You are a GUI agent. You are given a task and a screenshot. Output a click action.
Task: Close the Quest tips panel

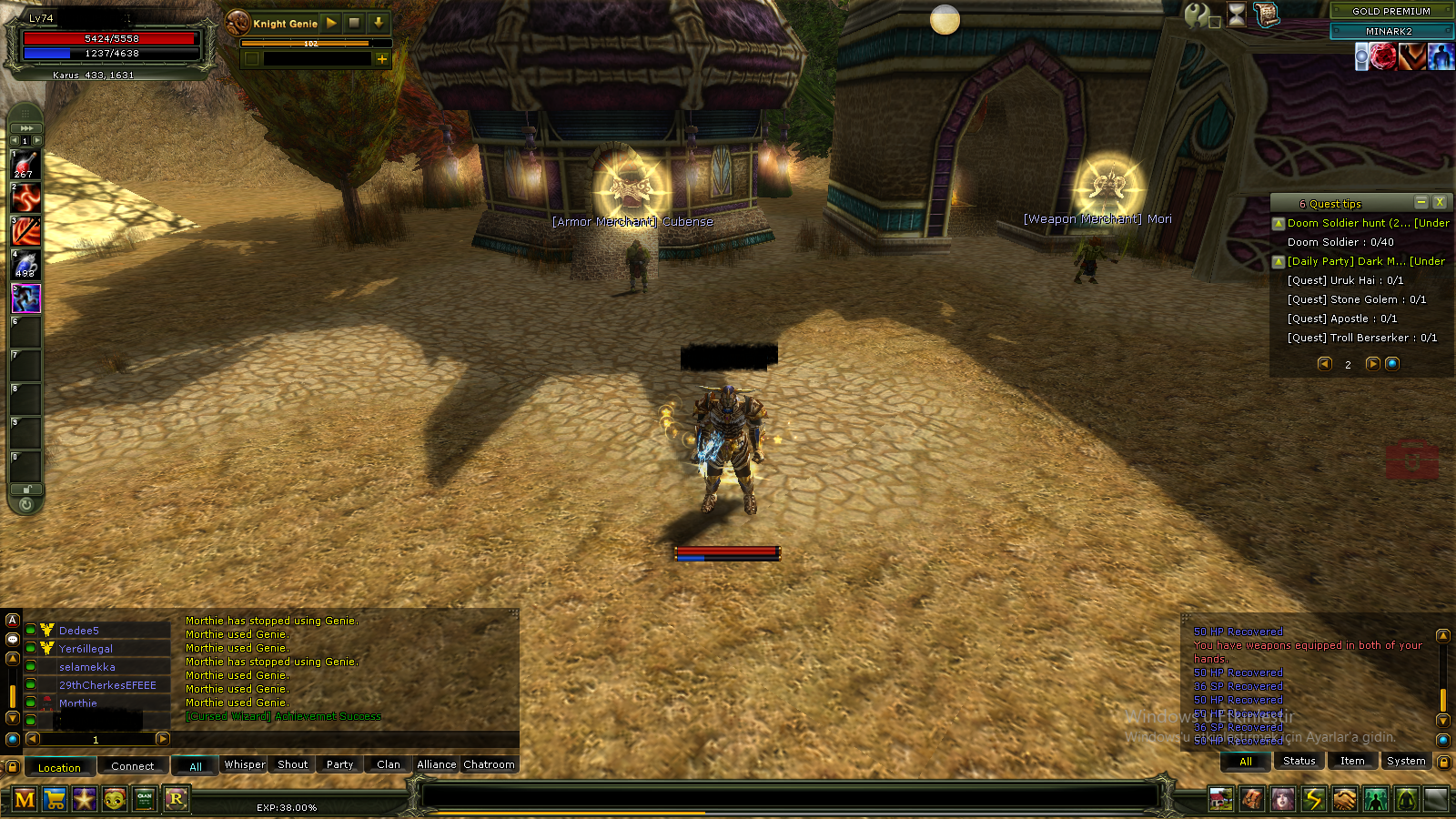click(1439, 202)
